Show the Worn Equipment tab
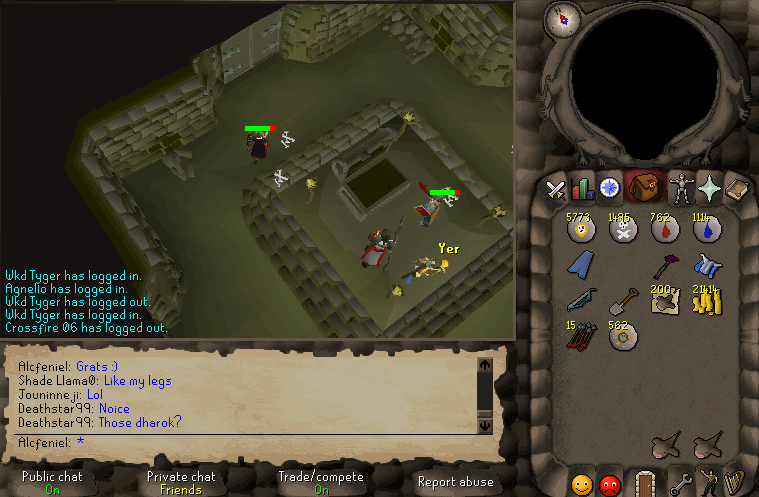 pyautogui.click(x=683, y=188)
